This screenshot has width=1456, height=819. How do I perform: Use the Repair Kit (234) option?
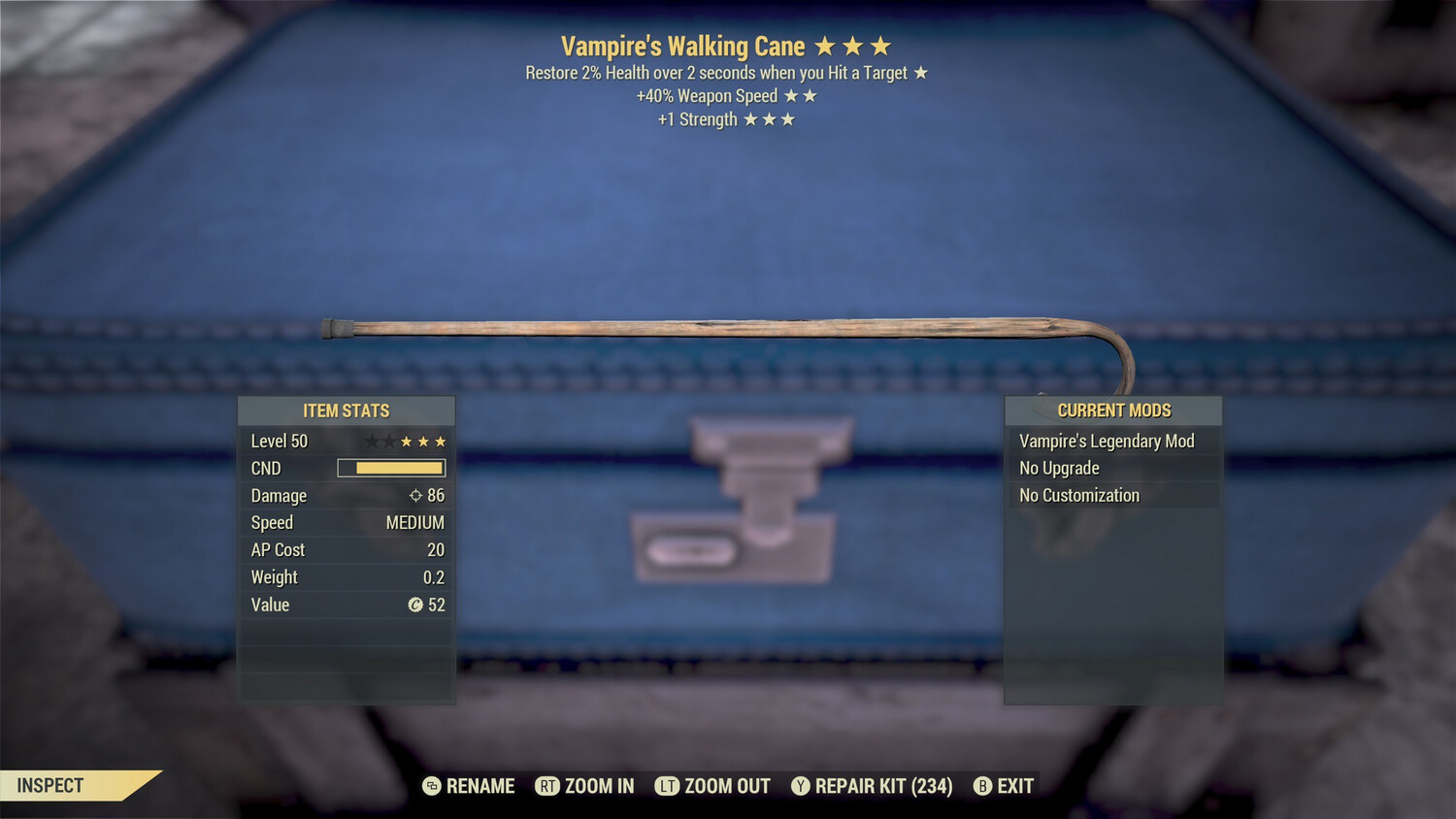point(872,786)
